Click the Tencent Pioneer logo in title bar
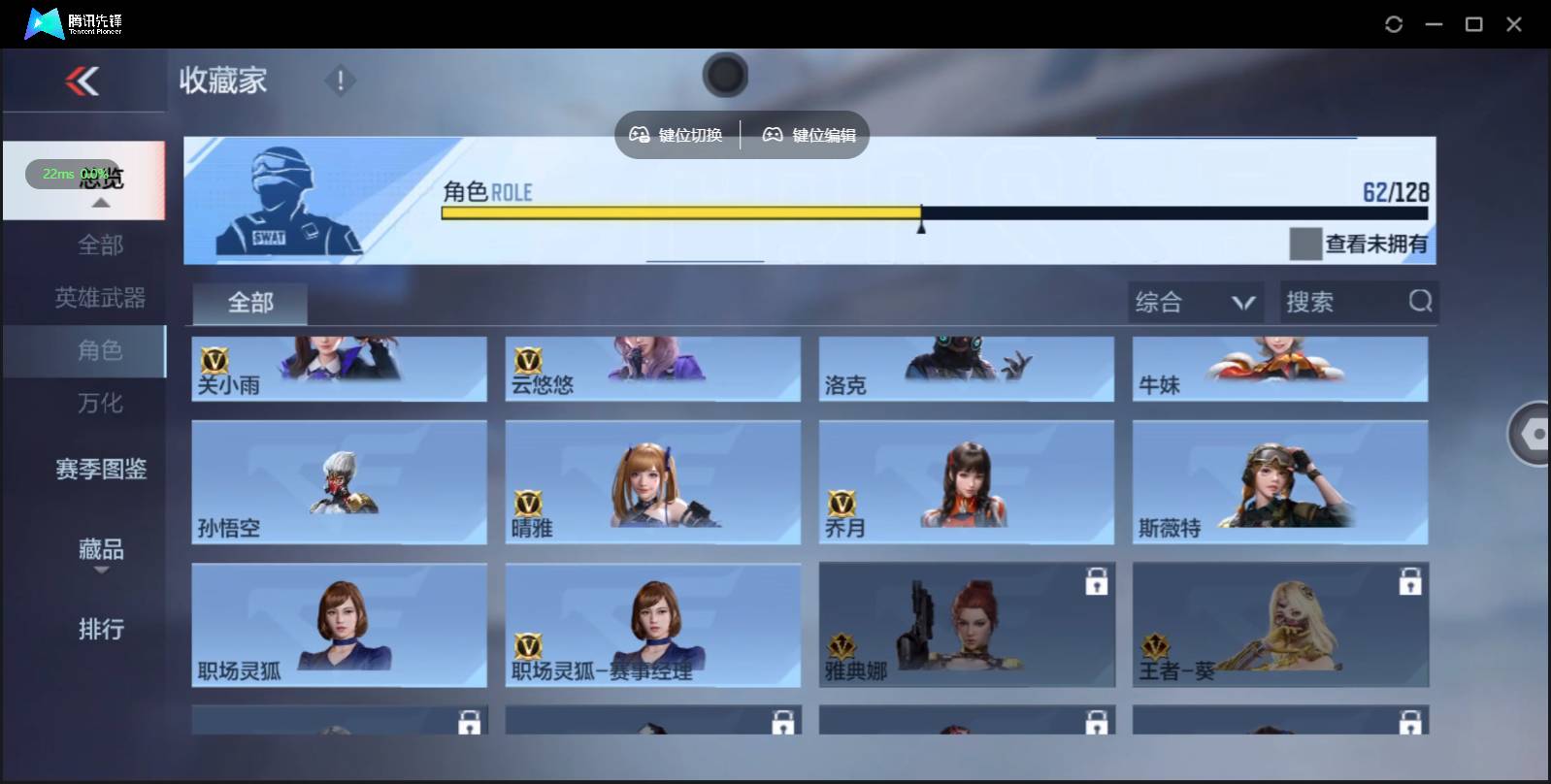This screenshot has height=784, width=1551. click(x=44, y=23)
